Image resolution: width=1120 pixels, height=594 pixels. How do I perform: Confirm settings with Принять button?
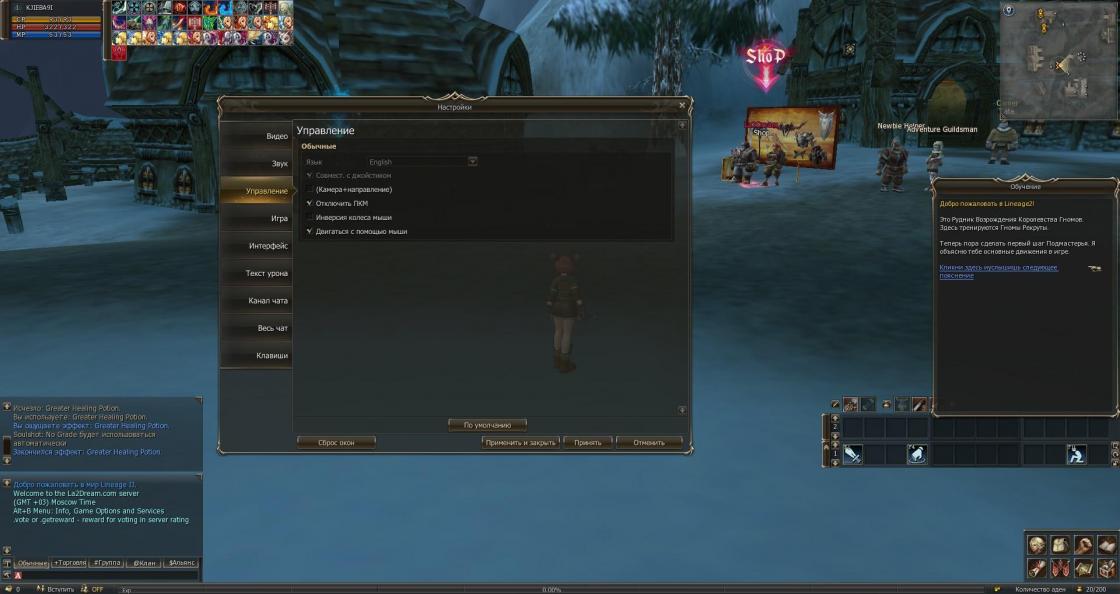click(588, 442)
